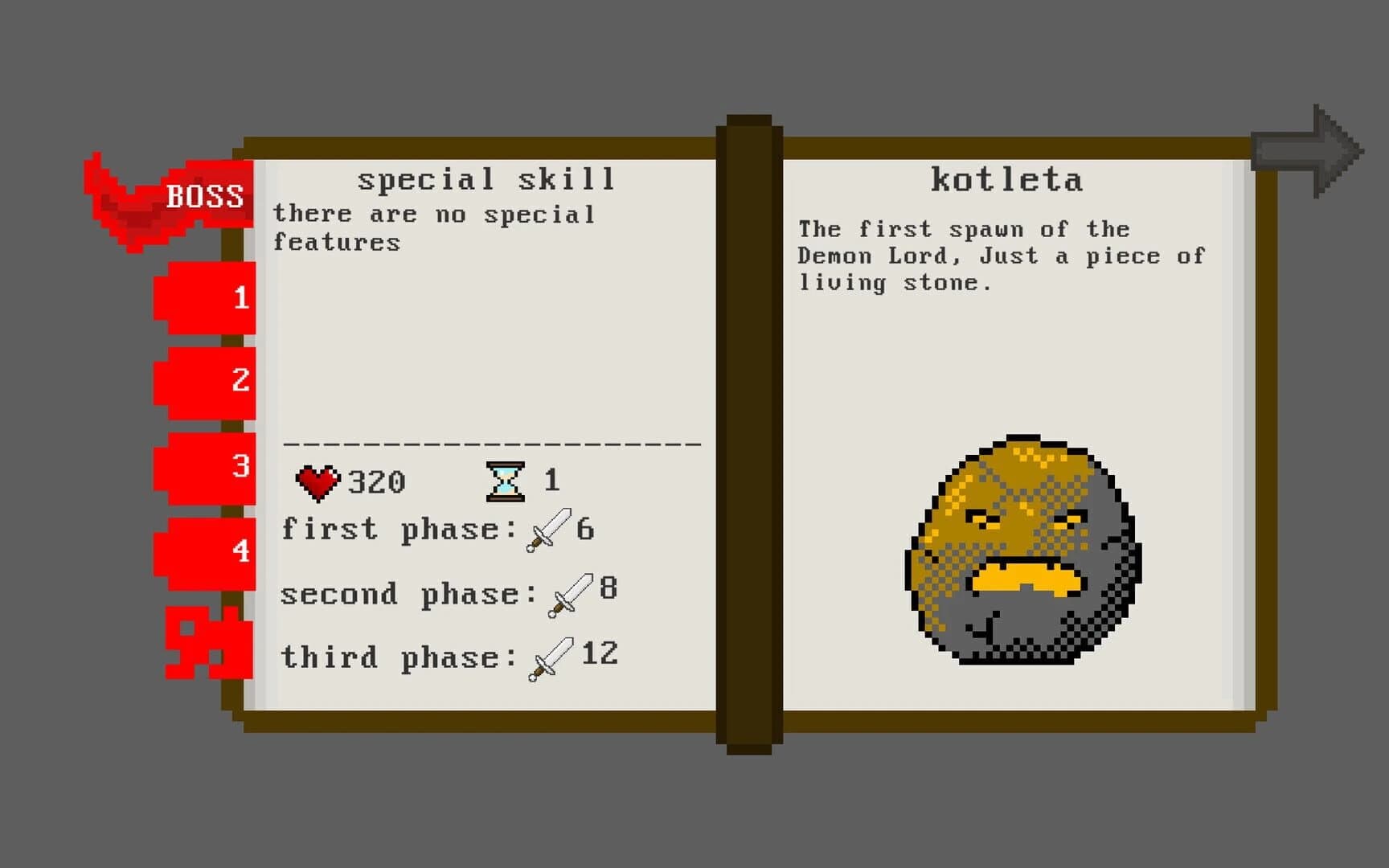
Task: Click the dashed divider line above the stats
Action: tap(490, 444)
